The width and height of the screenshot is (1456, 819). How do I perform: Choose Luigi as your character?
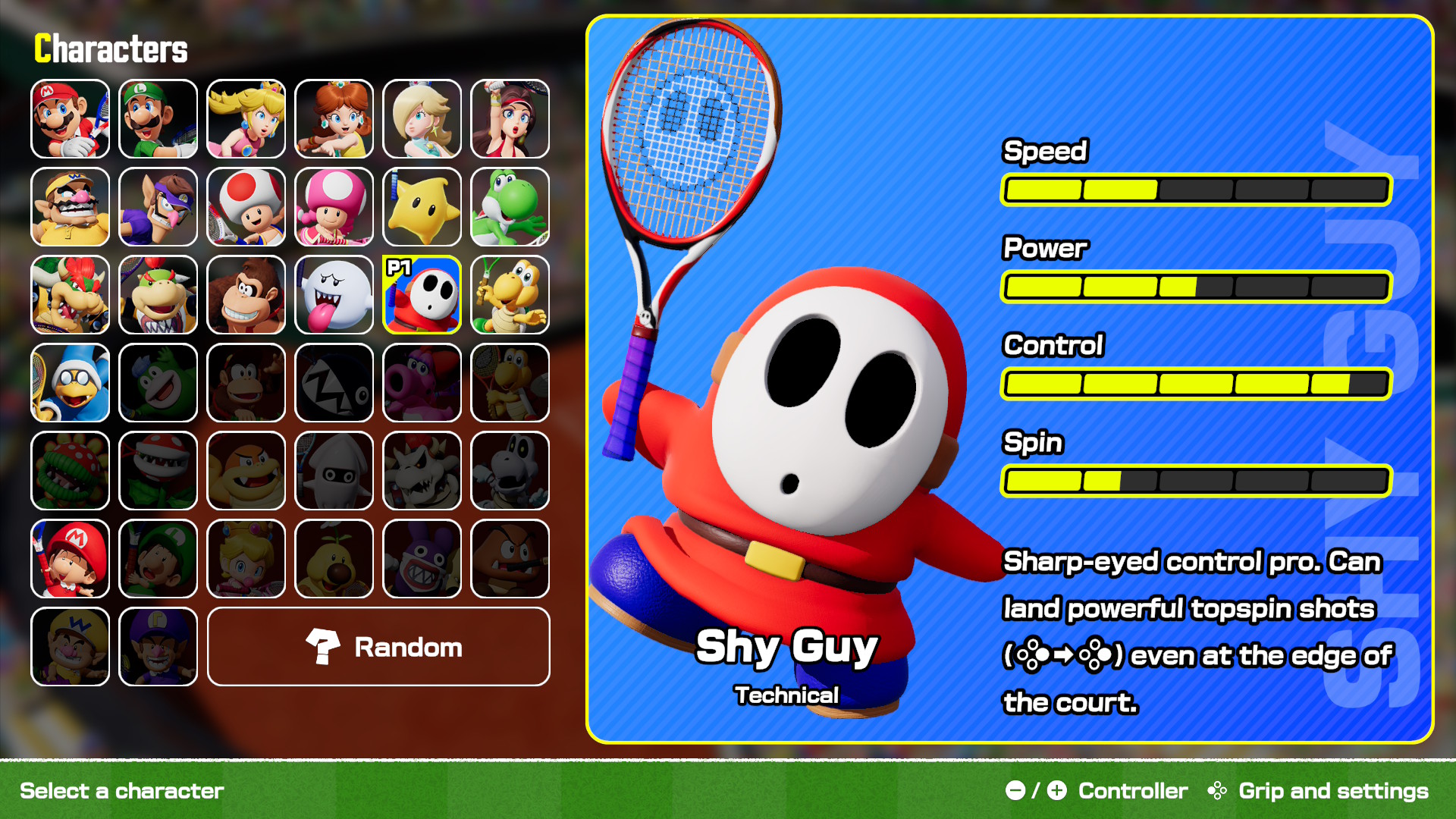(x=158, y=119)
